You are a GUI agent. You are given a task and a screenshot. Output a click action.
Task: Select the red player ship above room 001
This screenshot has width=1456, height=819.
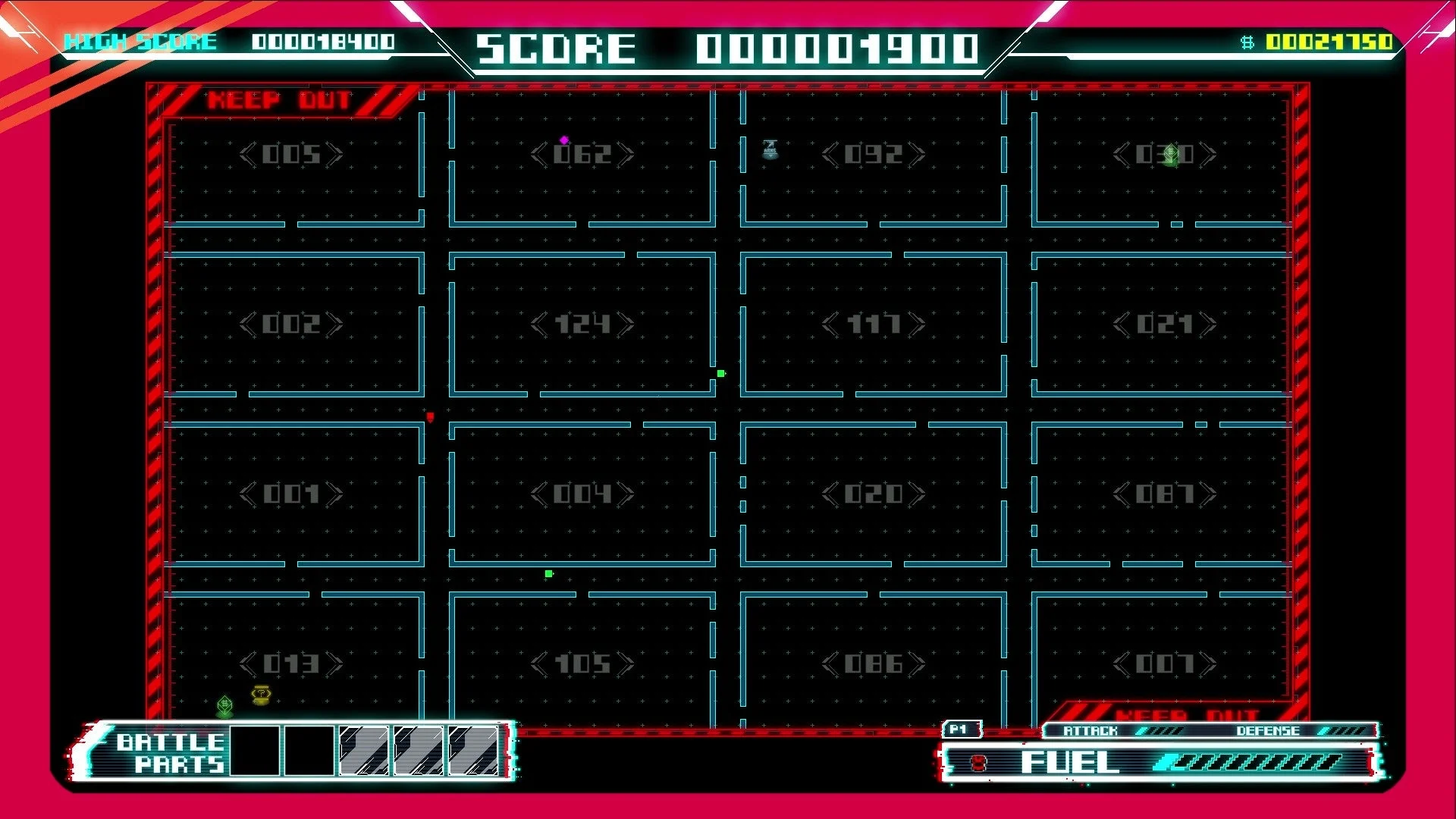[431, 416]
